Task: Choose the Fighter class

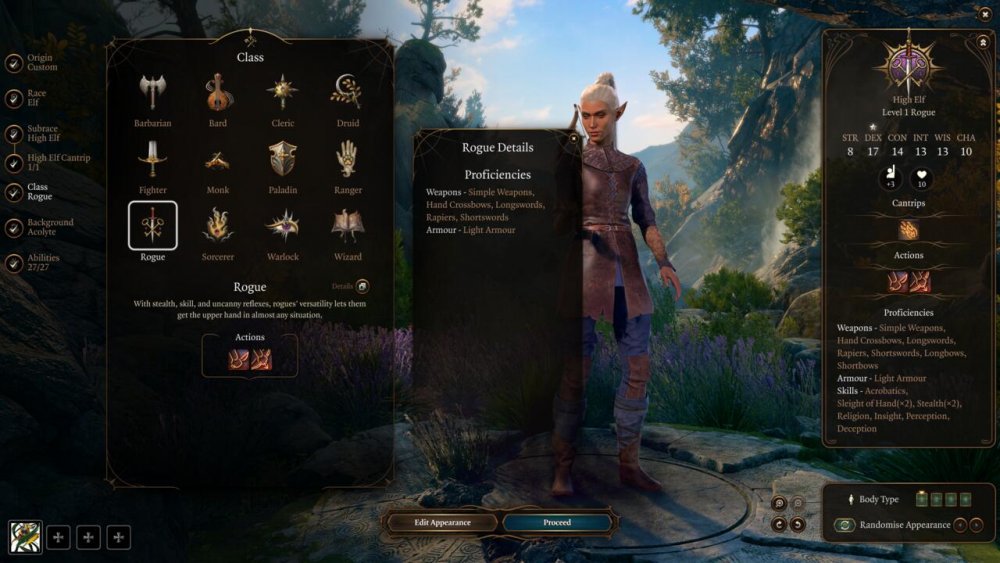Action: (153, 159)
